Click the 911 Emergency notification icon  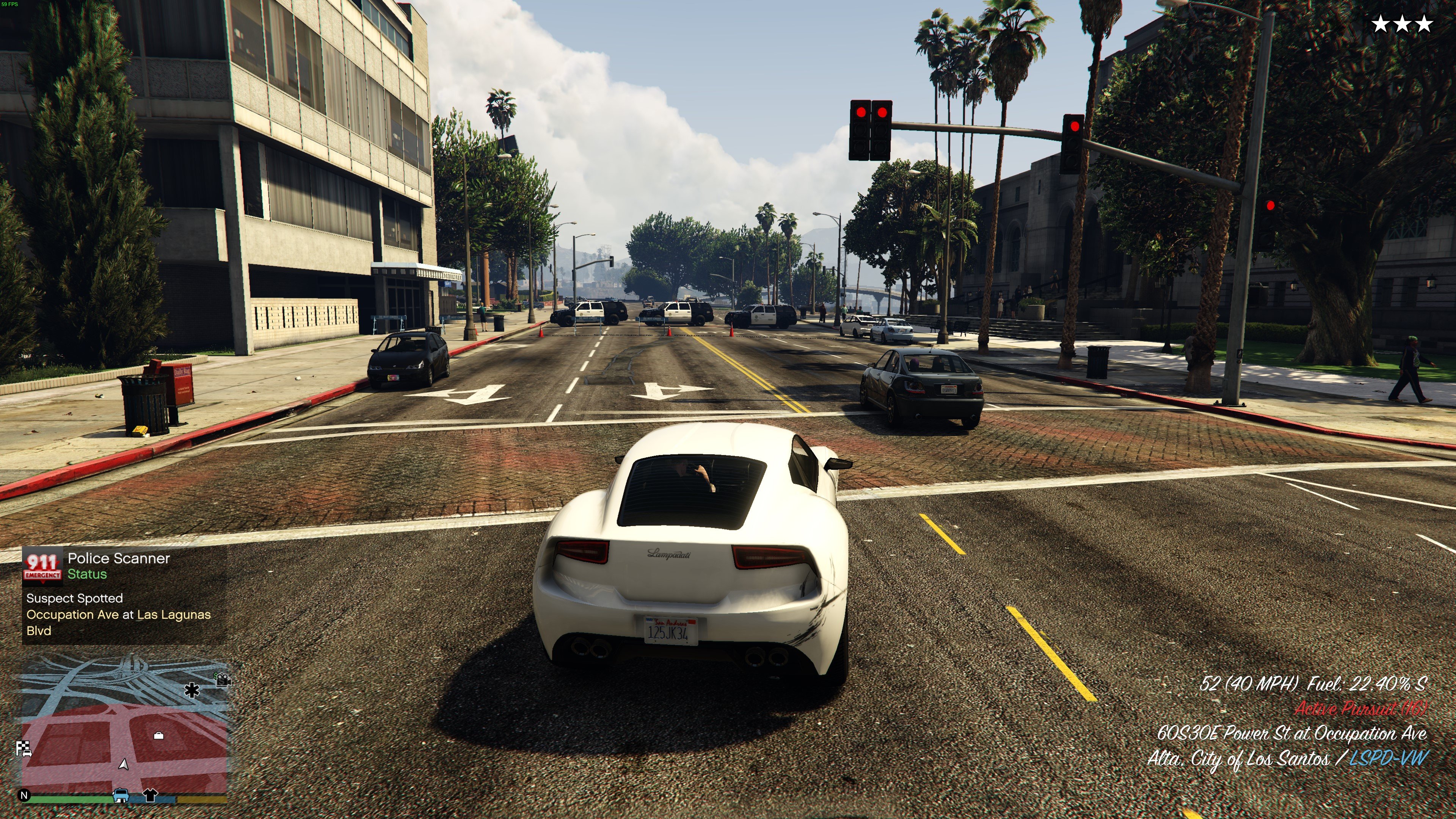click(x=42, y=565)
